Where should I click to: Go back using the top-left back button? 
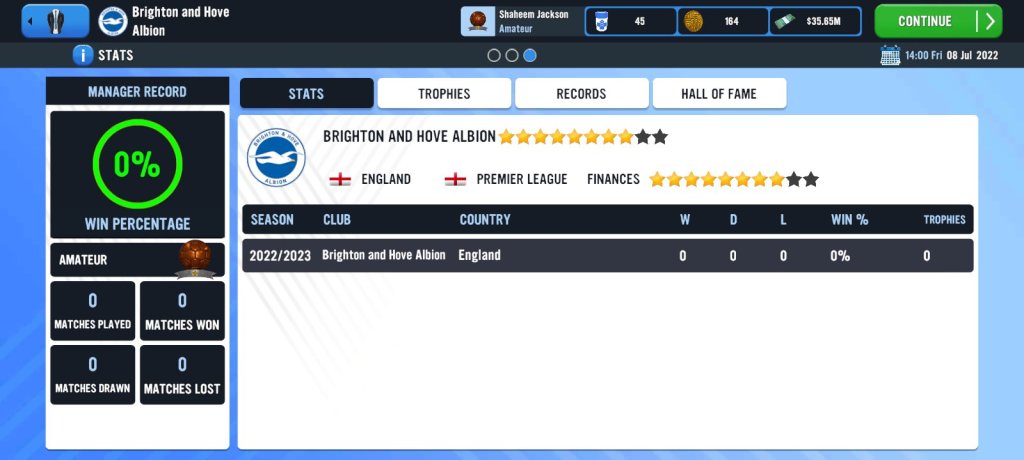[55, 21]
